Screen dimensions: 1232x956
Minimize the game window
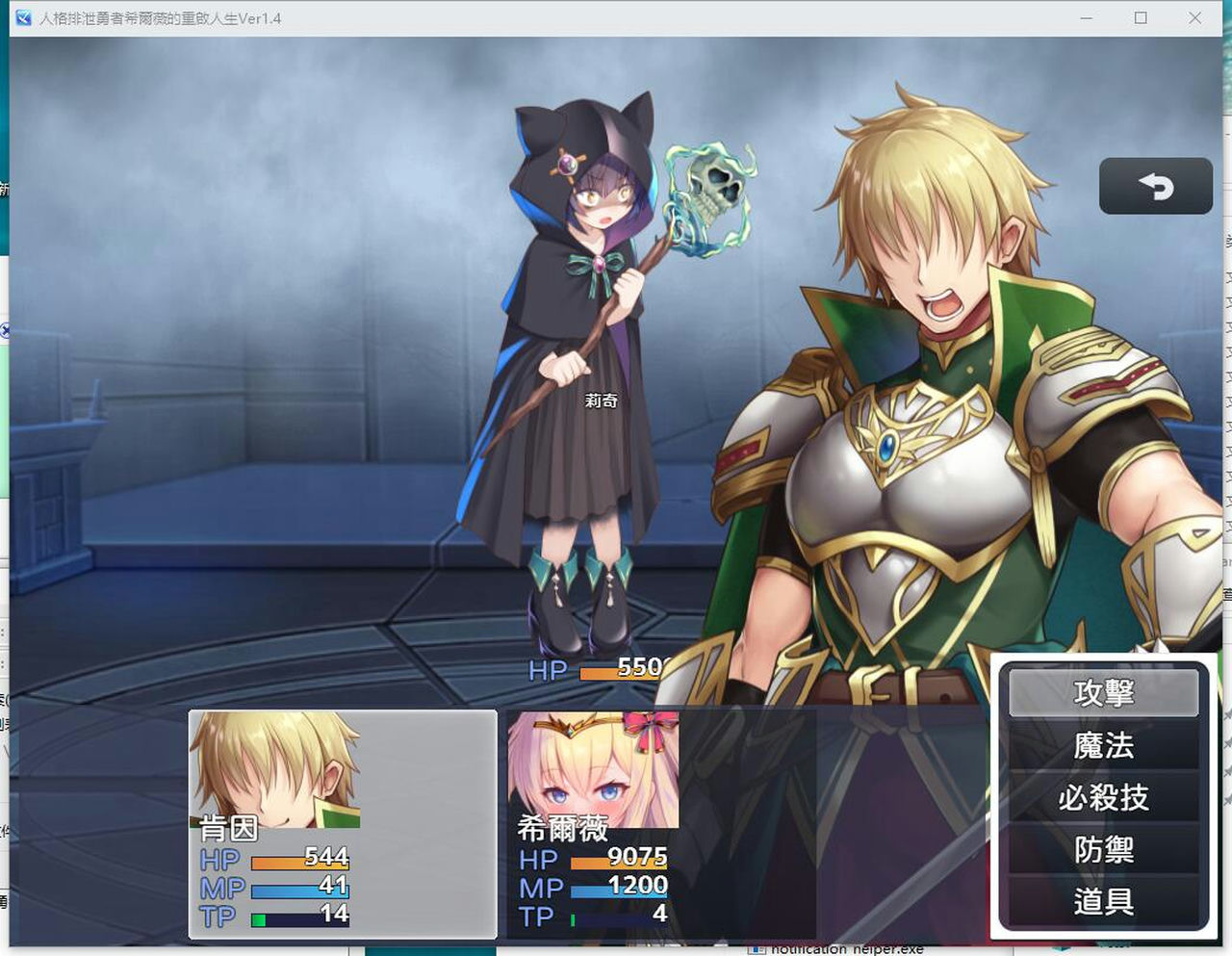click(x=1086, y=17)
